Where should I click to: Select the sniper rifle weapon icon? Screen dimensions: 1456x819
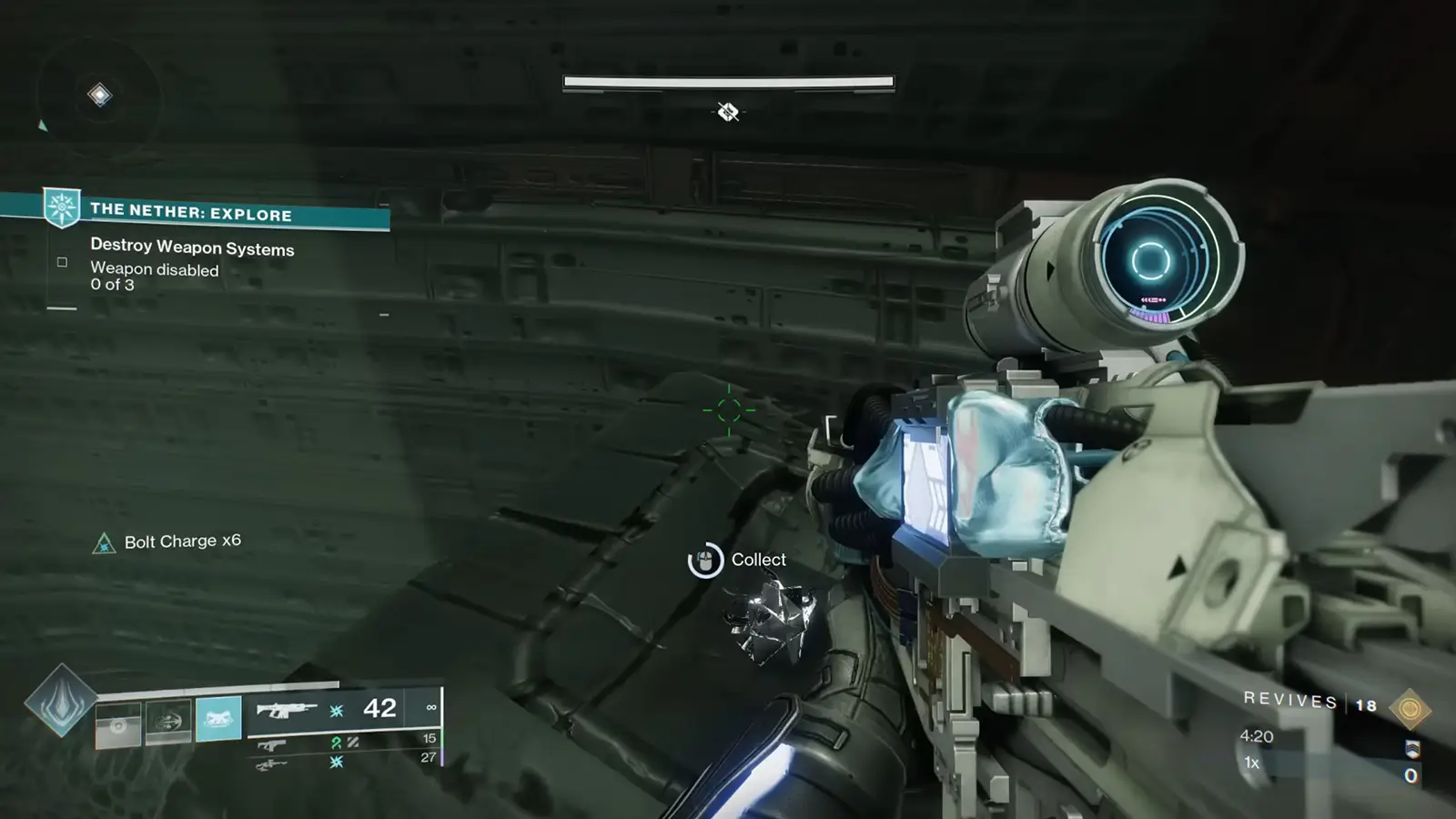[270, 763]
